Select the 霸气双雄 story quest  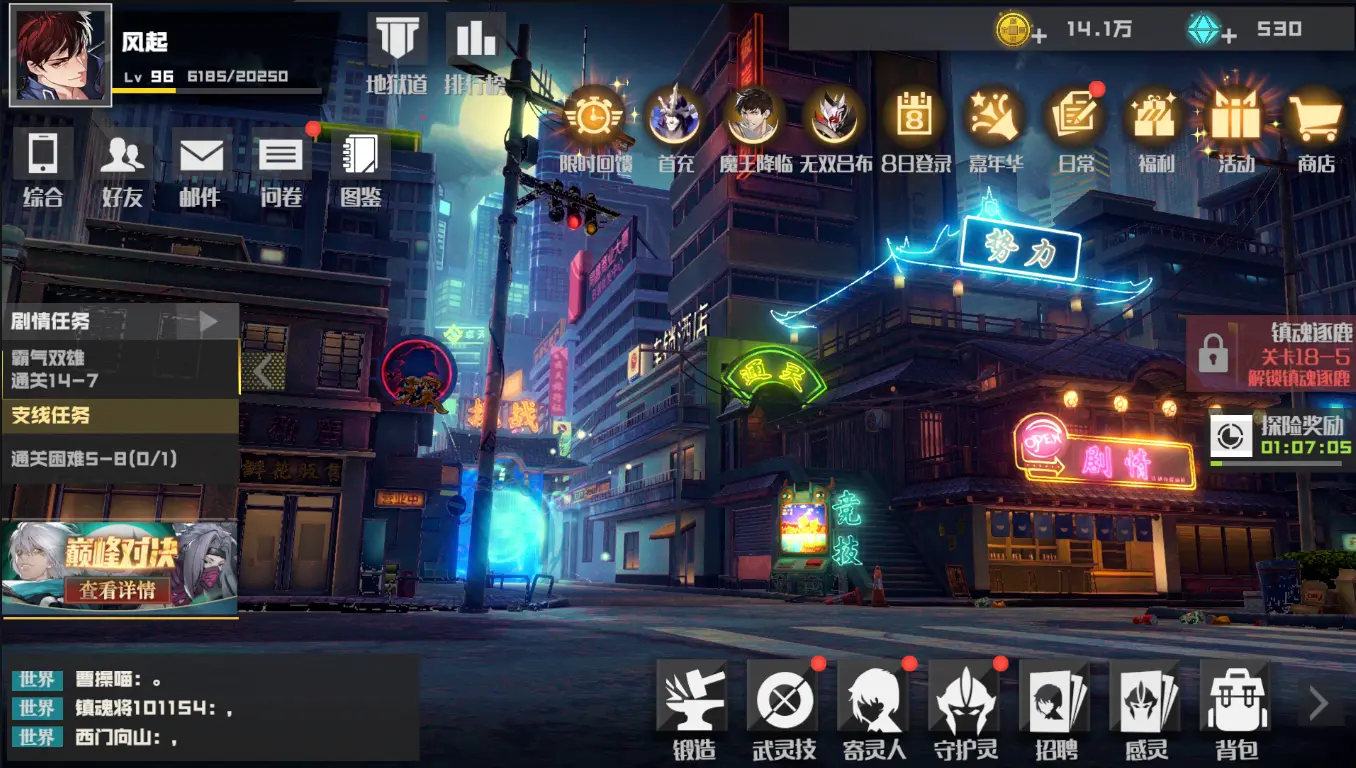pyautogui.click(x=120, y=369)
